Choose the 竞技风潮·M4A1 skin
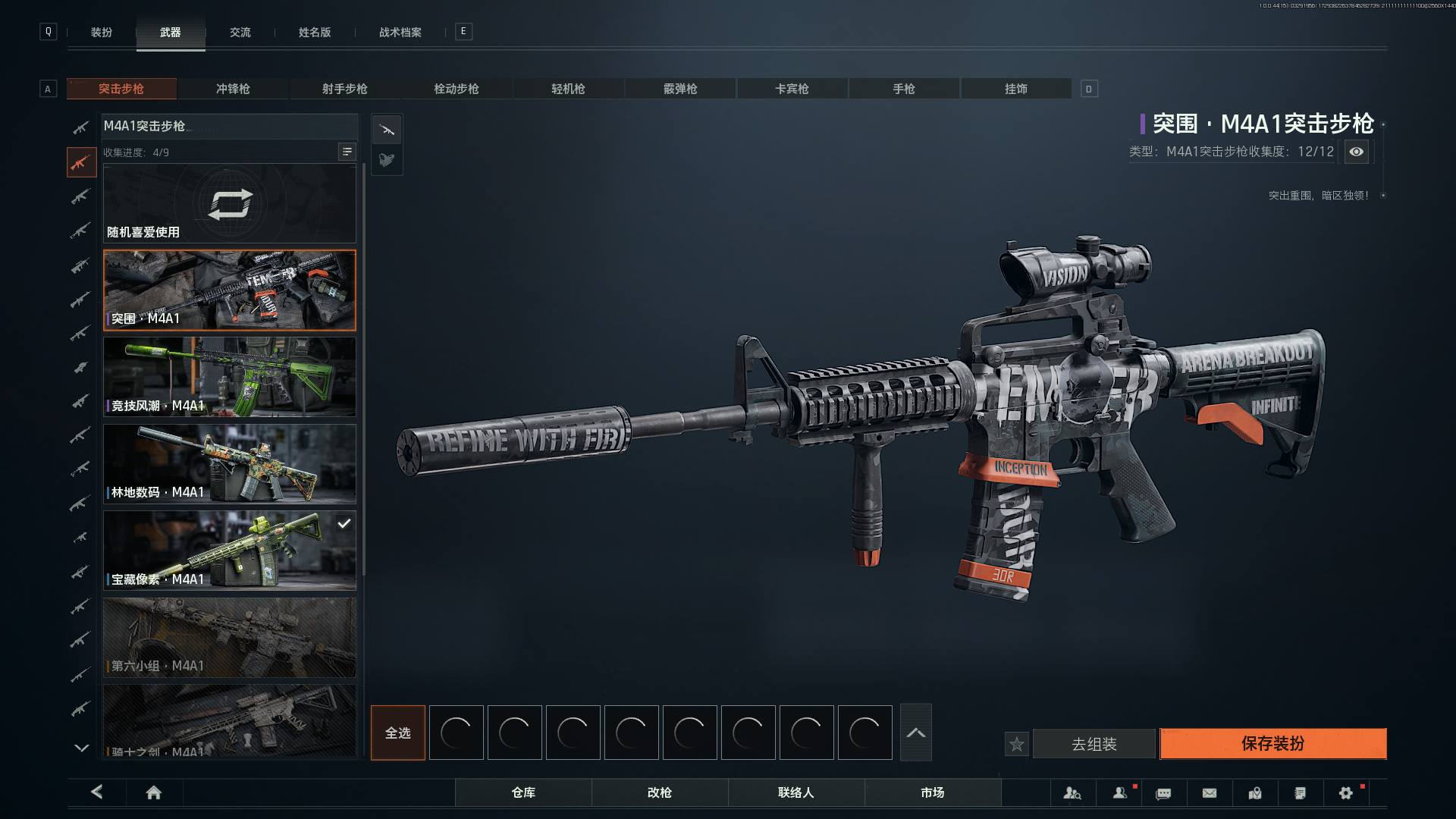 [x=229, y=377]
